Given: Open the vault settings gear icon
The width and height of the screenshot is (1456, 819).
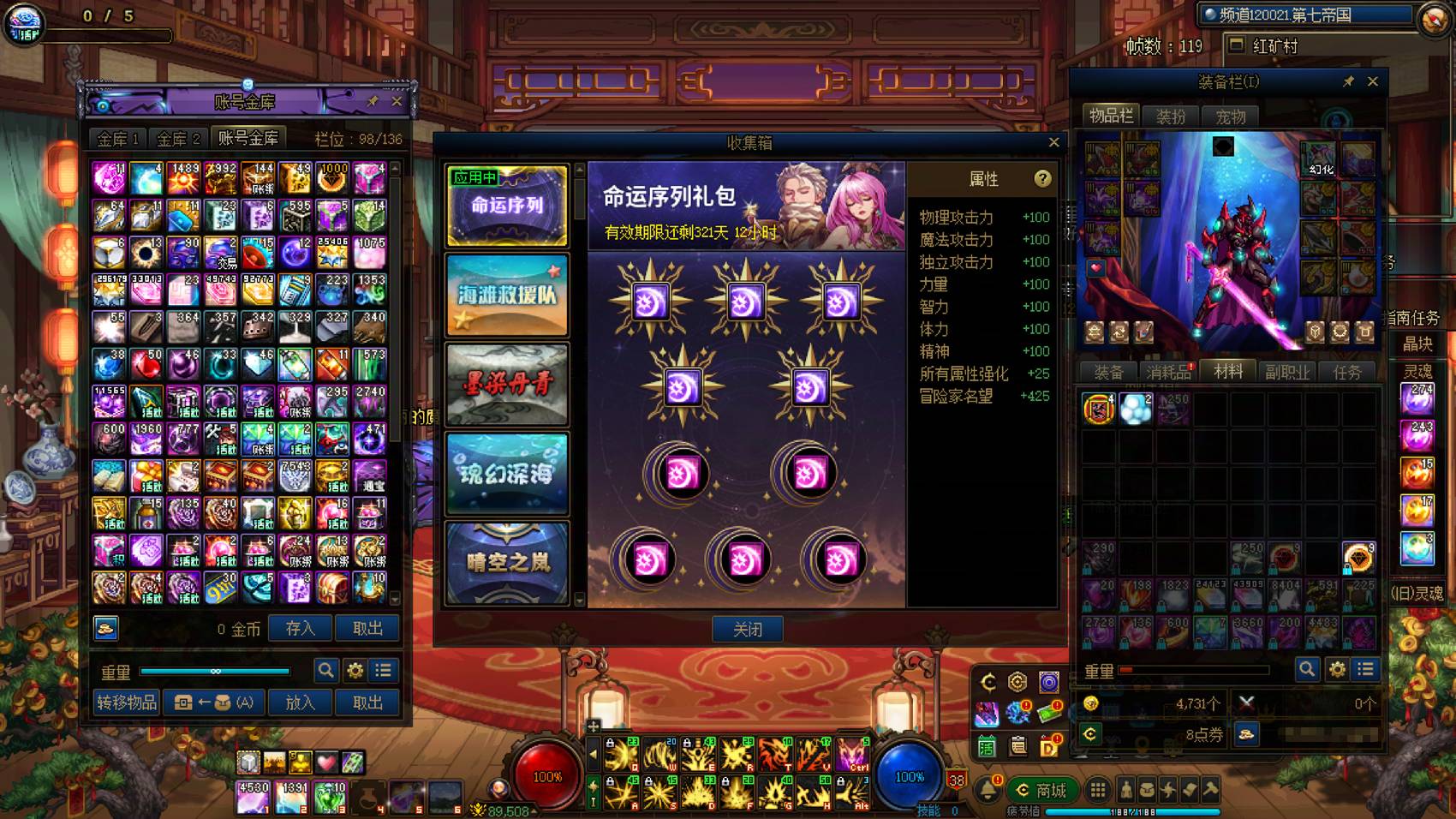Looking at the screenshot, I should [355, 671].
